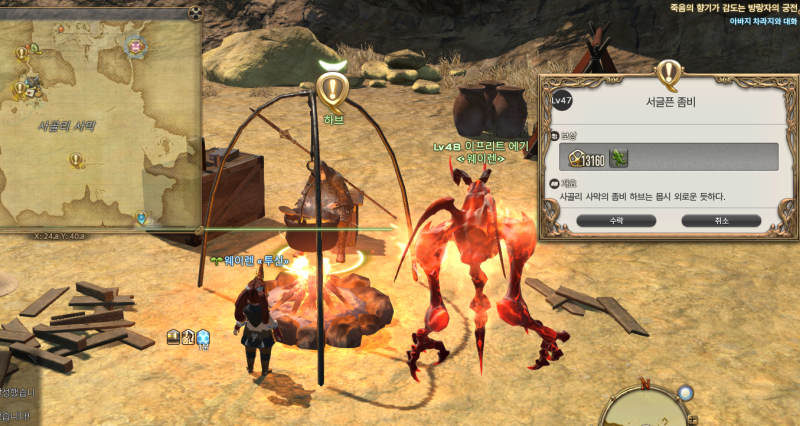Close the area map window
800x426 pixels.
pyautogui.click(x=195, y=13)
